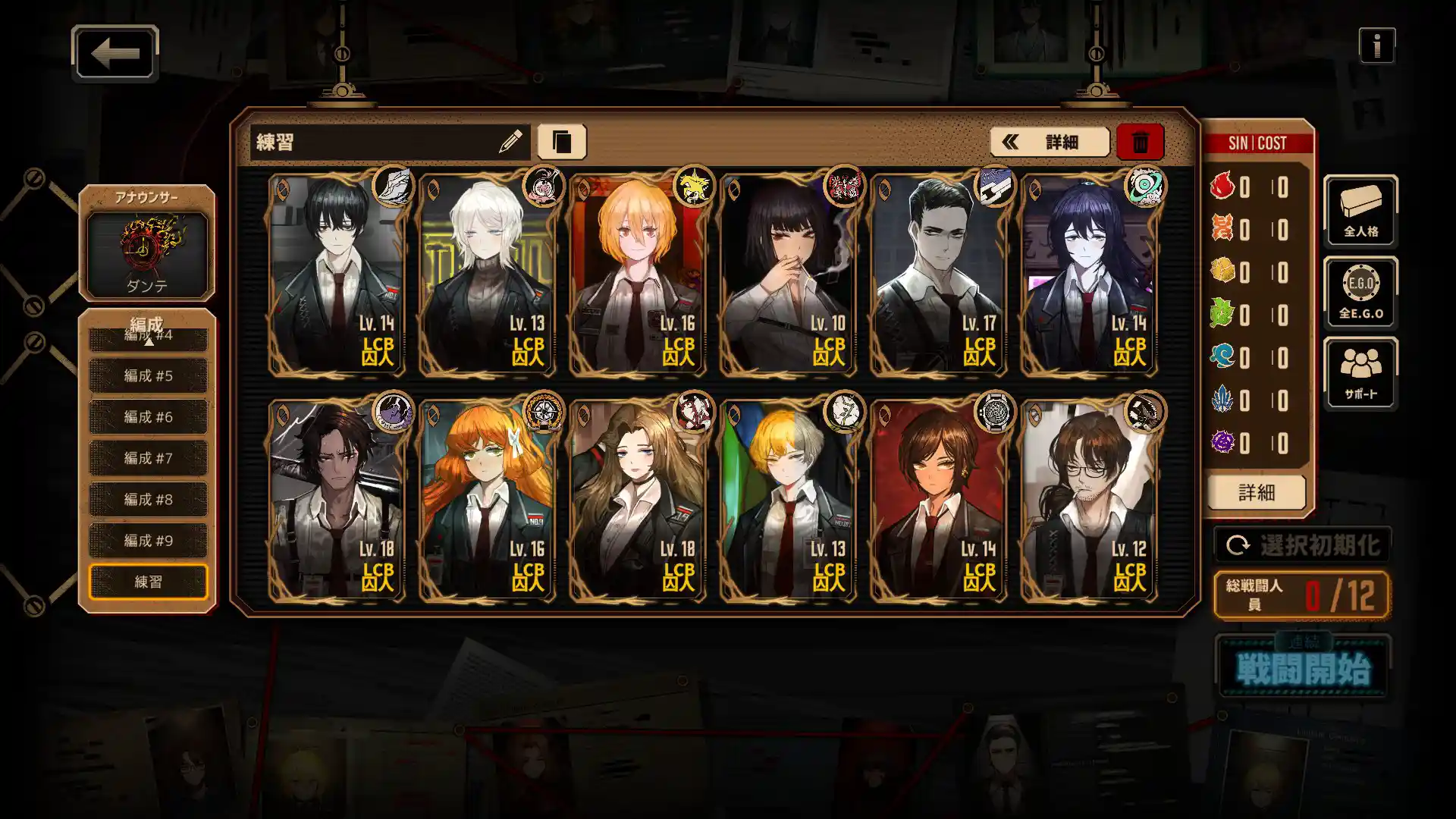Go back with the arrow button

(115, 53)
